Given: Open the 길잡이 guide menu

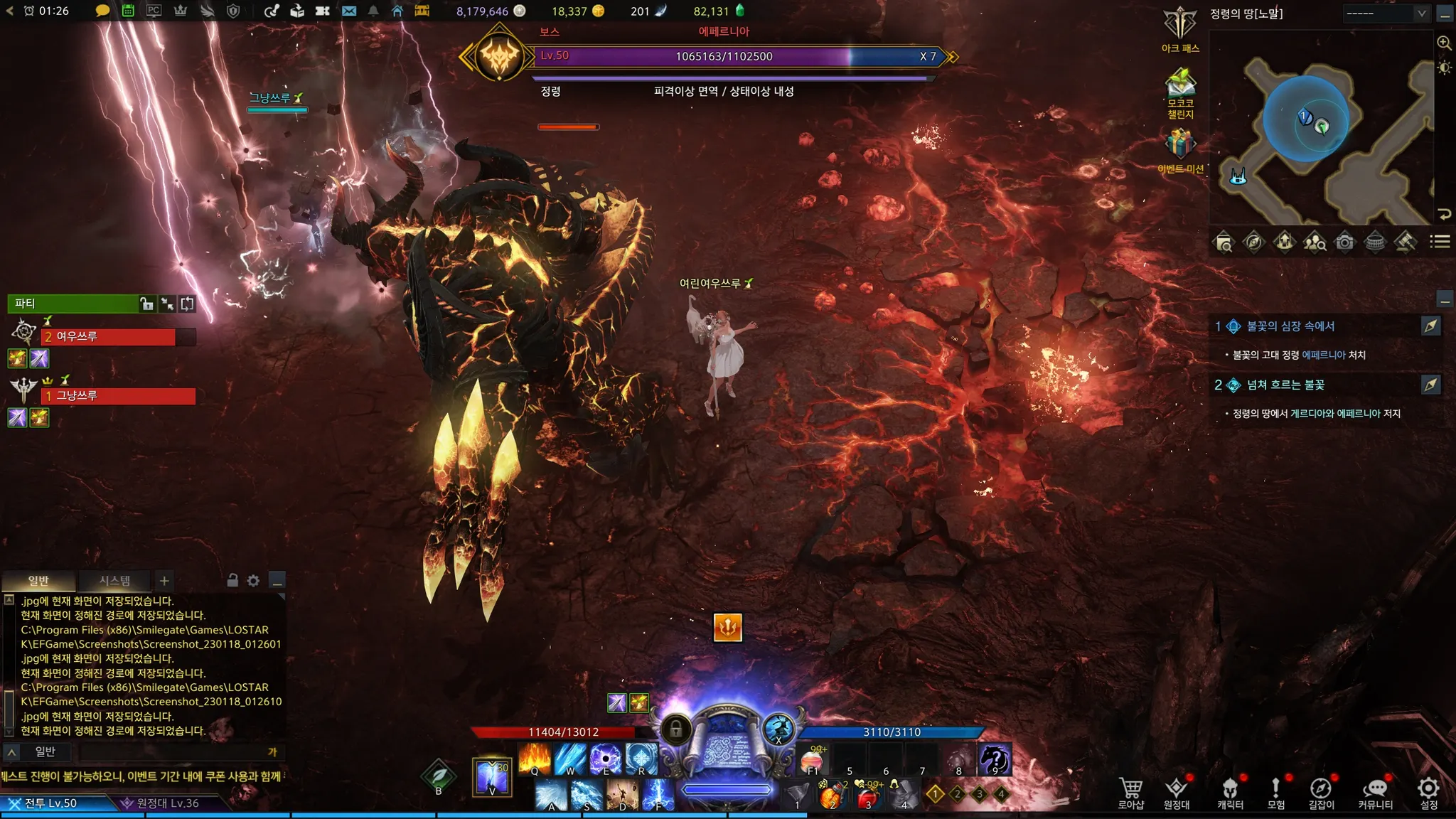Looking at the screenshot, I should pos(1321,793).
